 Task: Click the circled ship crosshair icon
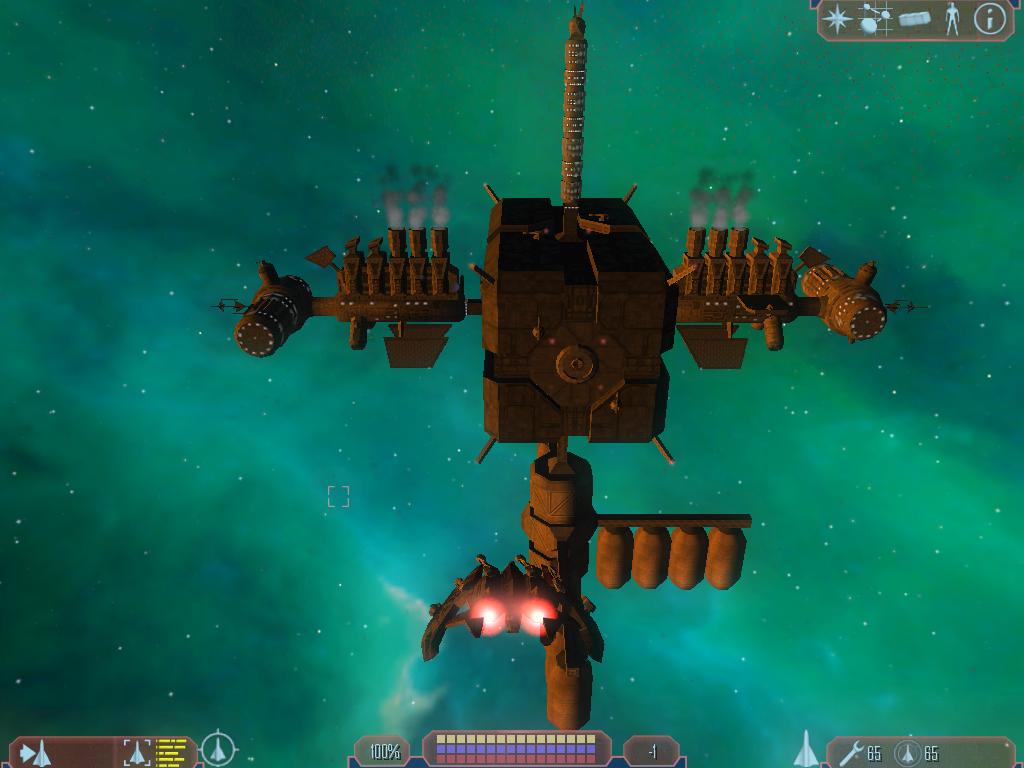(218, 749)
